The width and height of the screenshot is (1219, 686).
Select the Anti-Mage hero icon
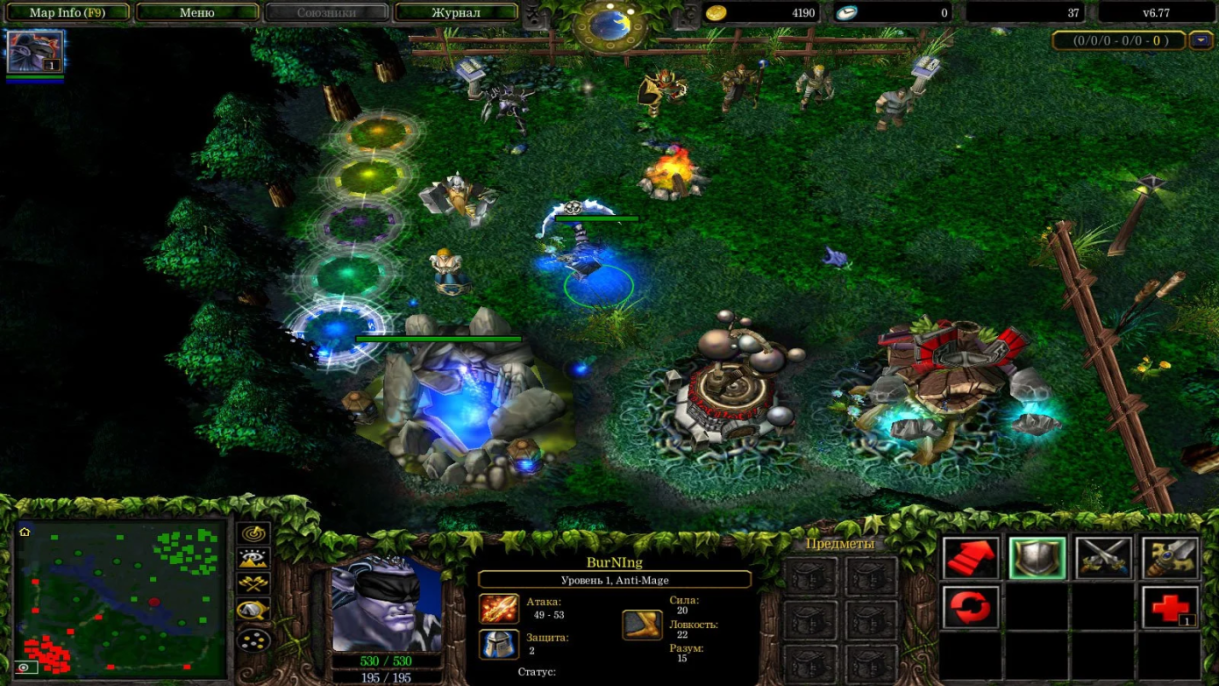tap(35, 51)
